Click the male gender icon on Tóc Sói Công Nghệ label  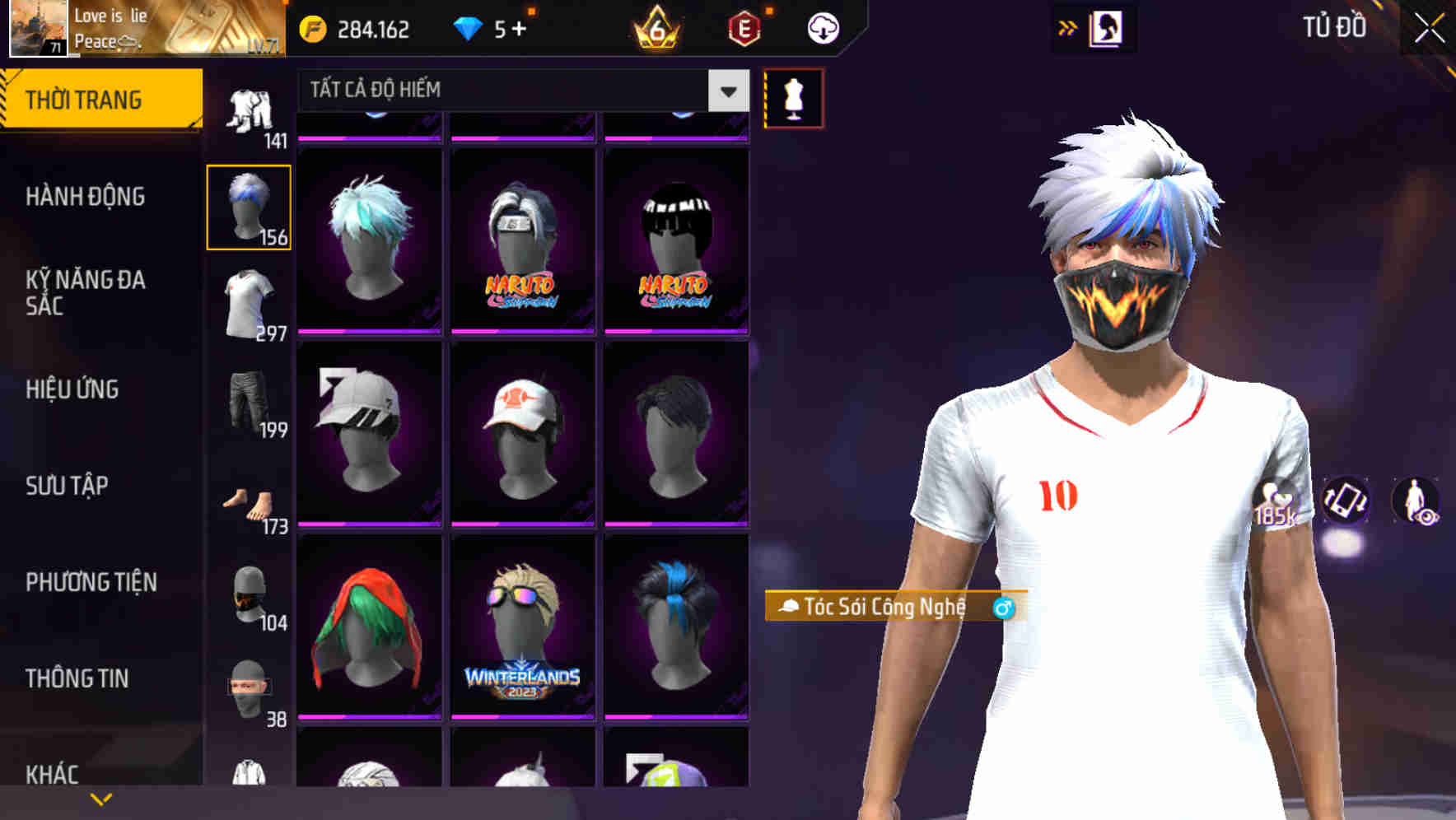click(1004, 609)
